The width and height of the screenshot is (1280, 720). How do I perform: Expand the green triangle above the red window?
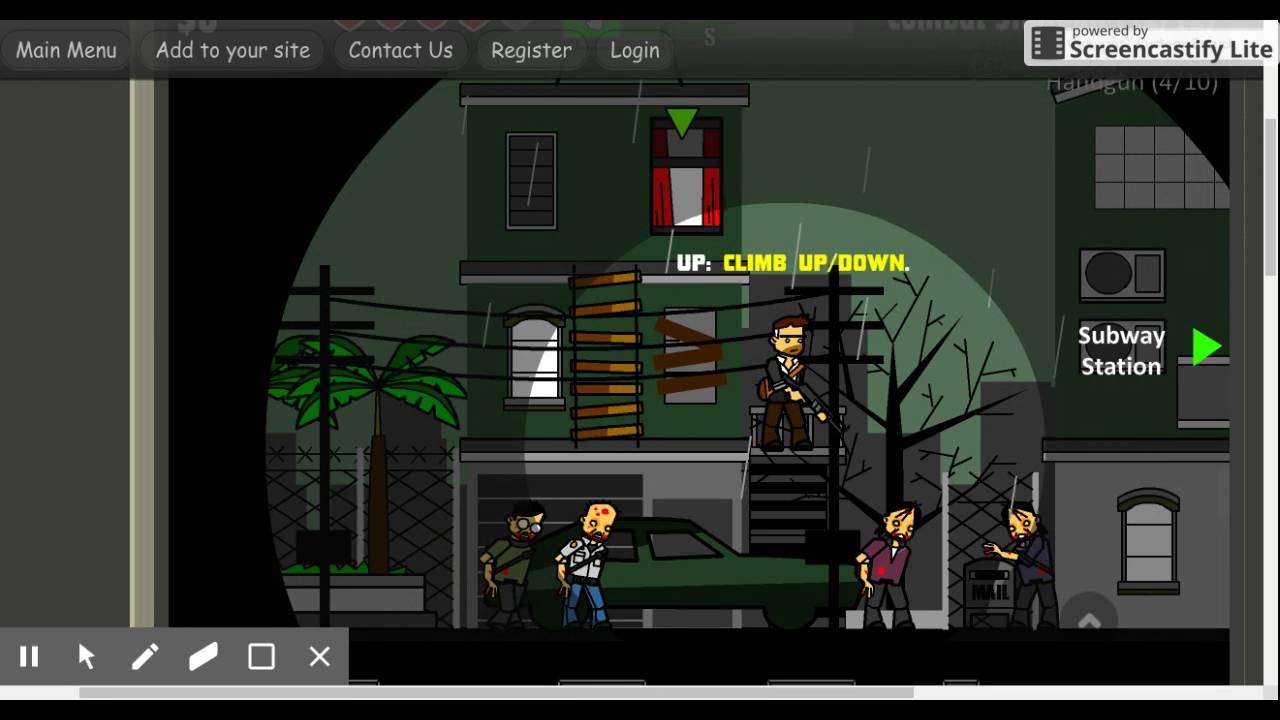point(681,122)
